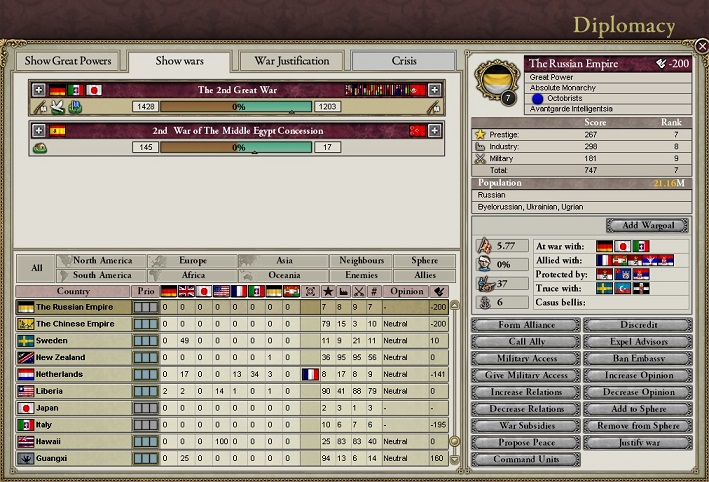Form Alliance with selected country

click(x=524, y=325)
